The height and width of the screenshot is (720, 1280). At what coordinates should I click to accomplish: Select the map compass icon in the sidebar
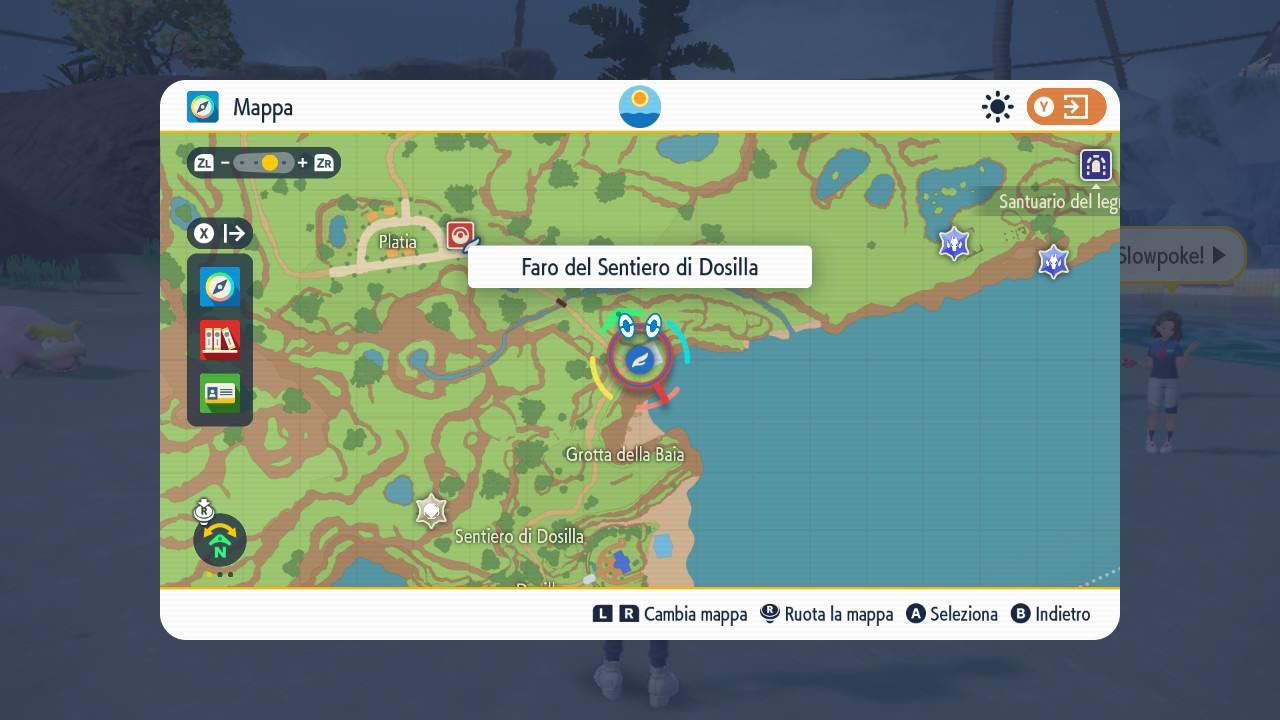tap(219, 287)
